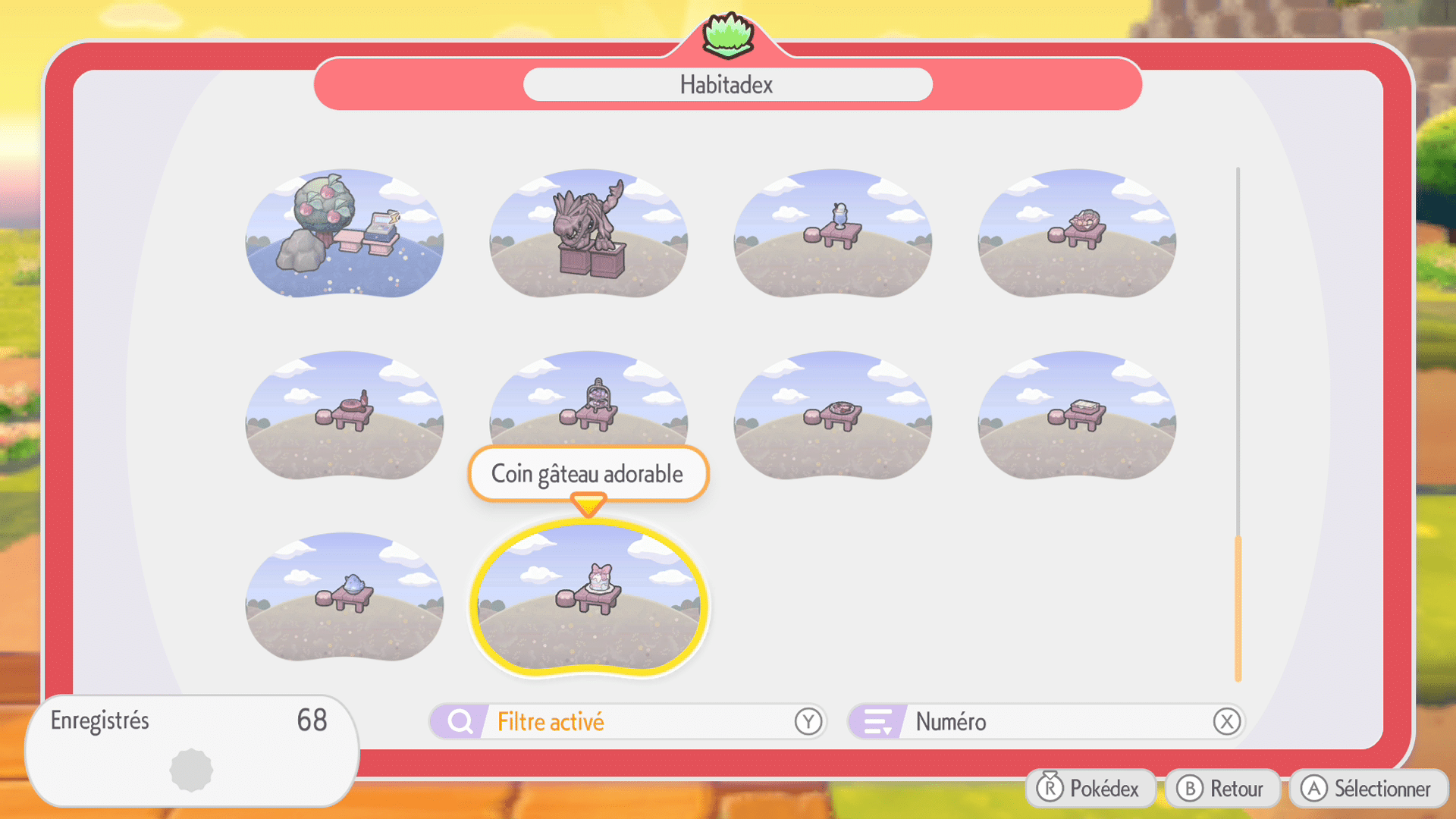View the fossil skeleton statue habitat
This screenshot has width=1456, height=819.
[x=588, y=235]
